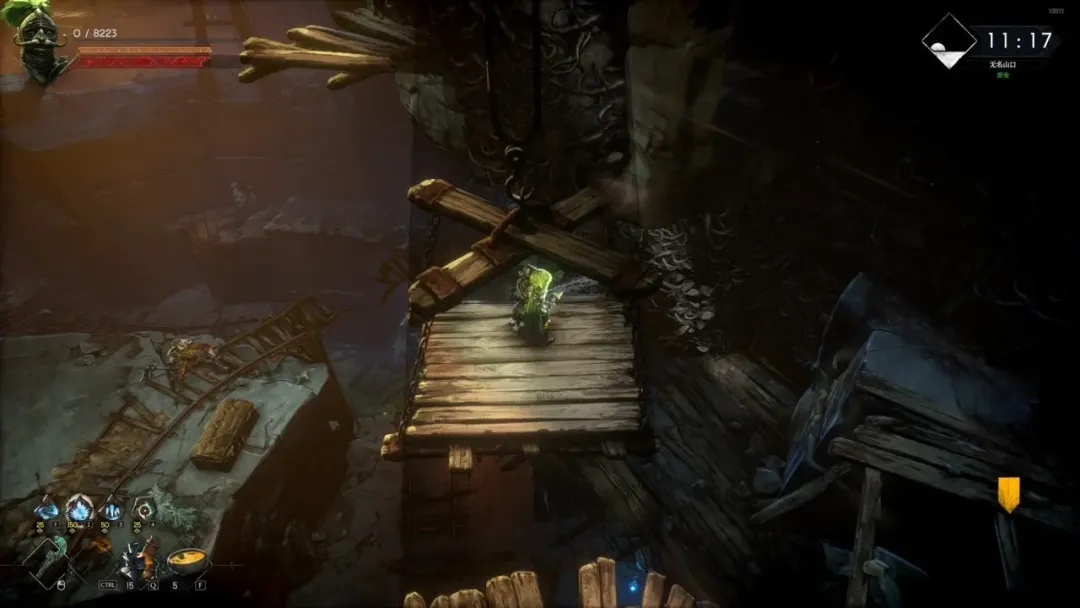Use the red-eye hexagon ability
This screenshot has width=1080, height=608.
pyautogui.click(x=145, y=510)
